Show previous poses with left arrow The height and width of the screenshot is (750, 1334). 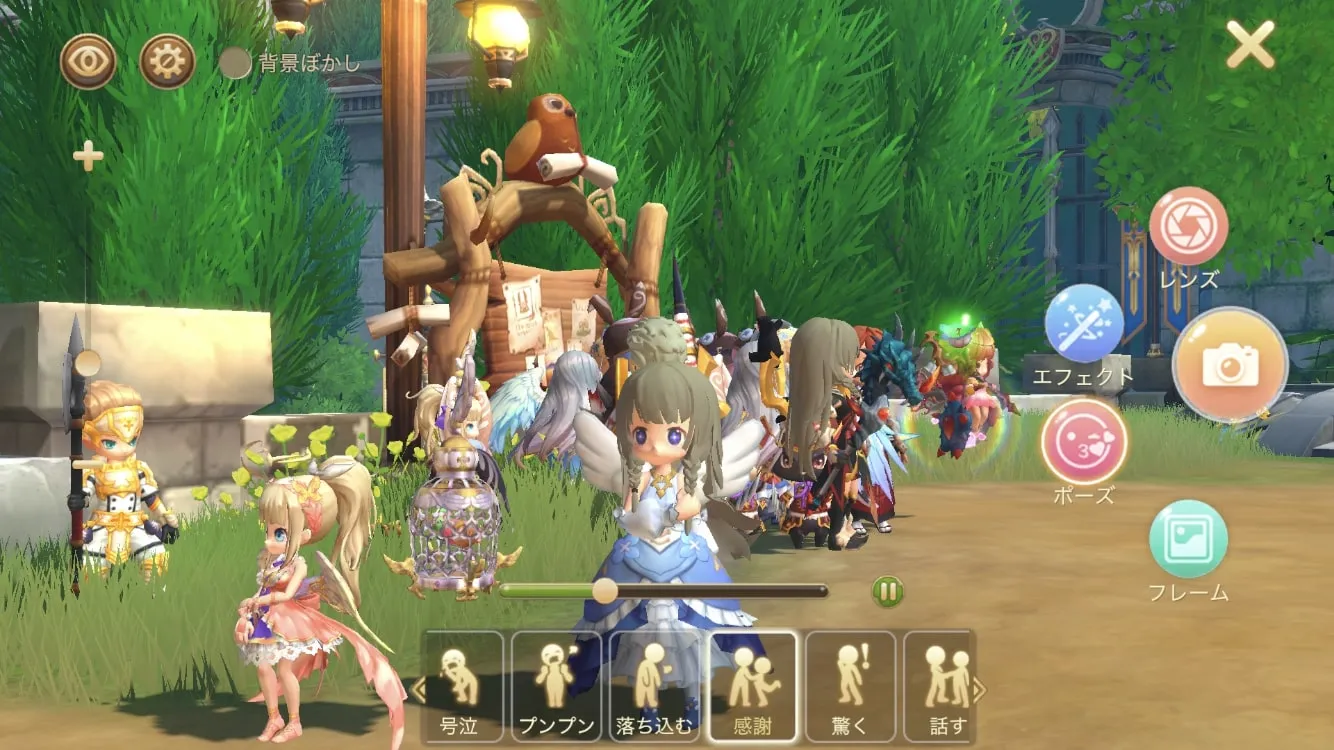coord(419,688)
